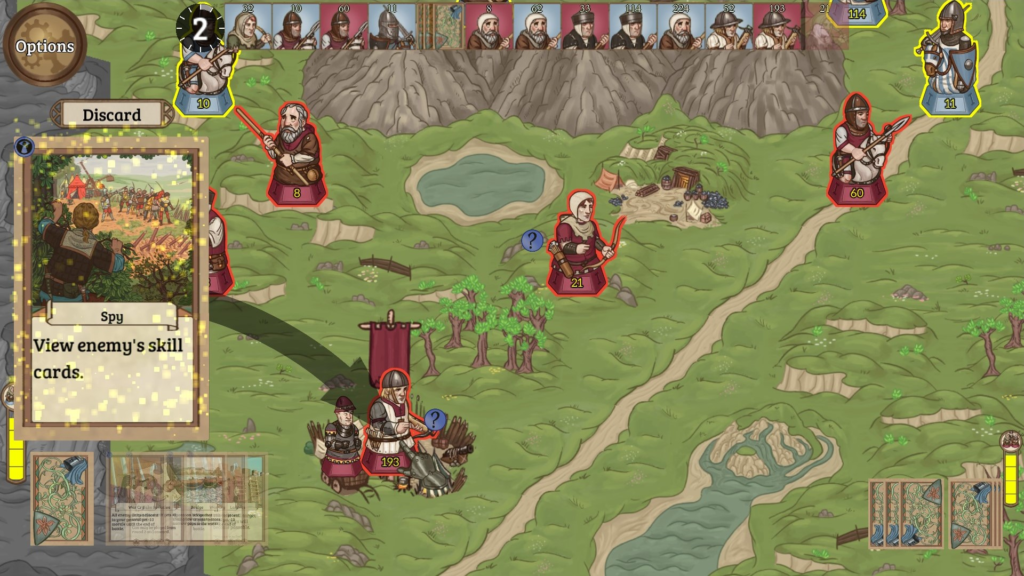Click the question mark beside unit 193
Screen dimensions: 1024x576
(435, 419)
